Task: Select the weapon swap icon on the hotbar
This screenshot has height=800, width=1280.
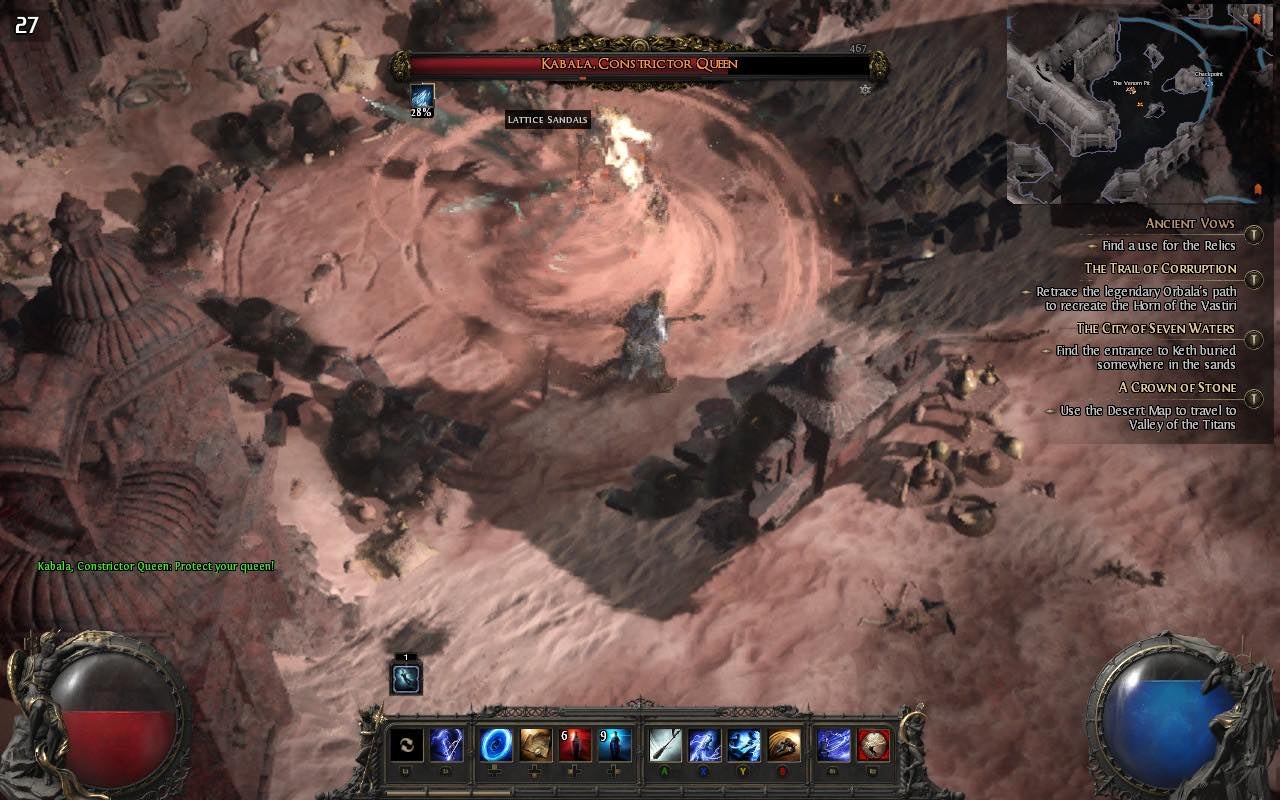Action: coord(406,742)
